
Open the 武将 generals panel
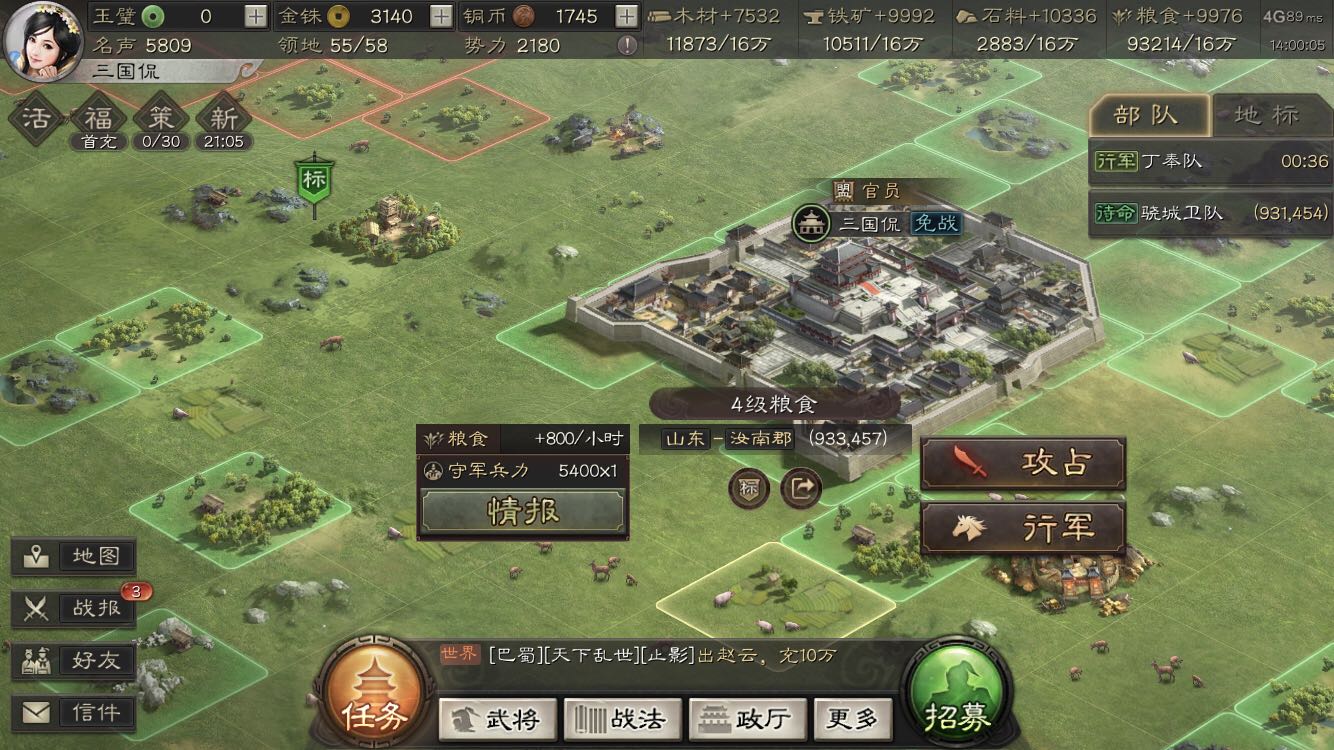pos(497,718)
